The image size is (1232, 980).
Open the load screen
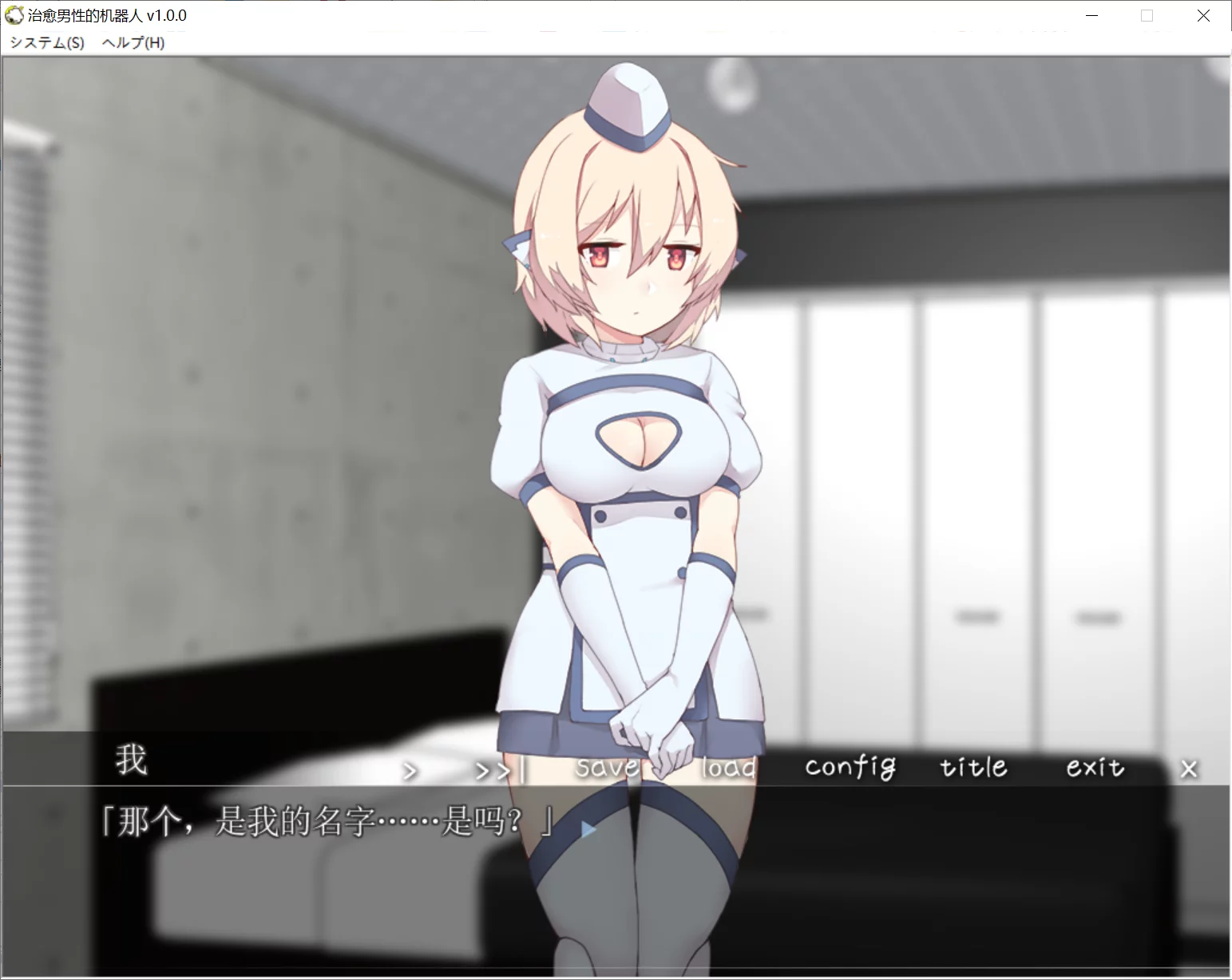(727, 769)
